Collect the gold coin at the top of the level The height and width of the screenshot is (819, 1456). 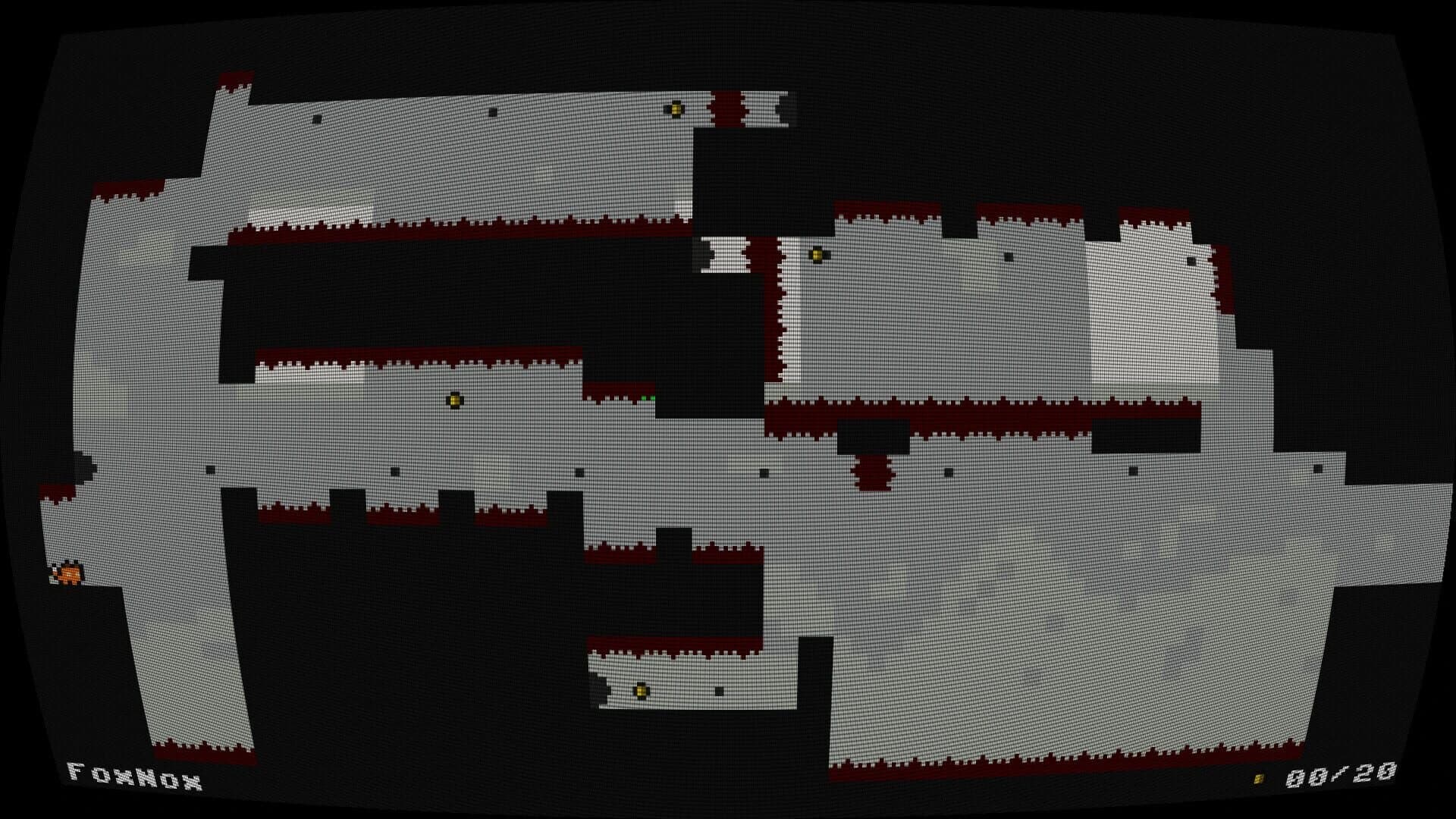[x=676, y=109]
